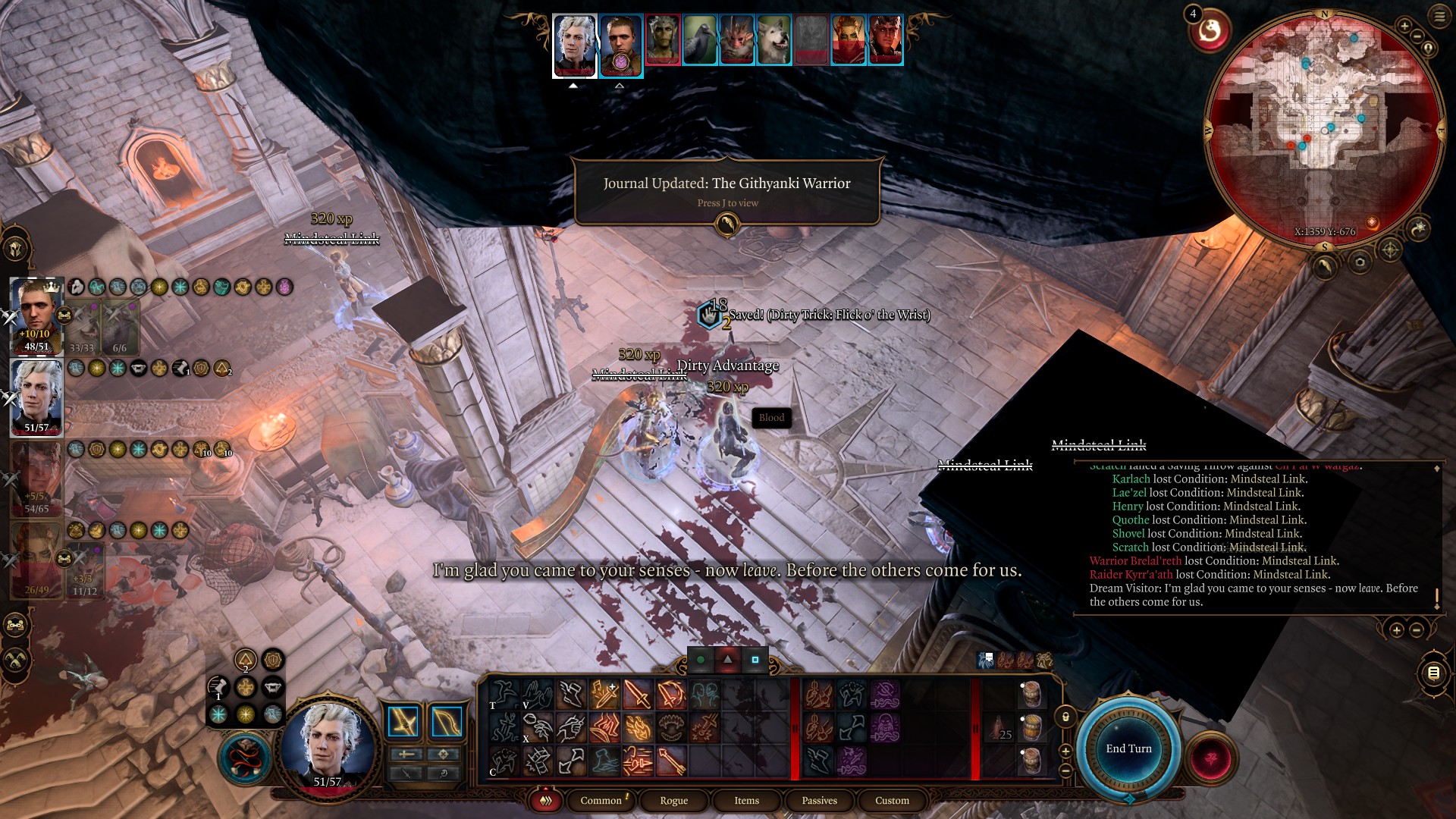Open the camp button beside the minimap
1456x819 pixels.
tap(1418, 227)
